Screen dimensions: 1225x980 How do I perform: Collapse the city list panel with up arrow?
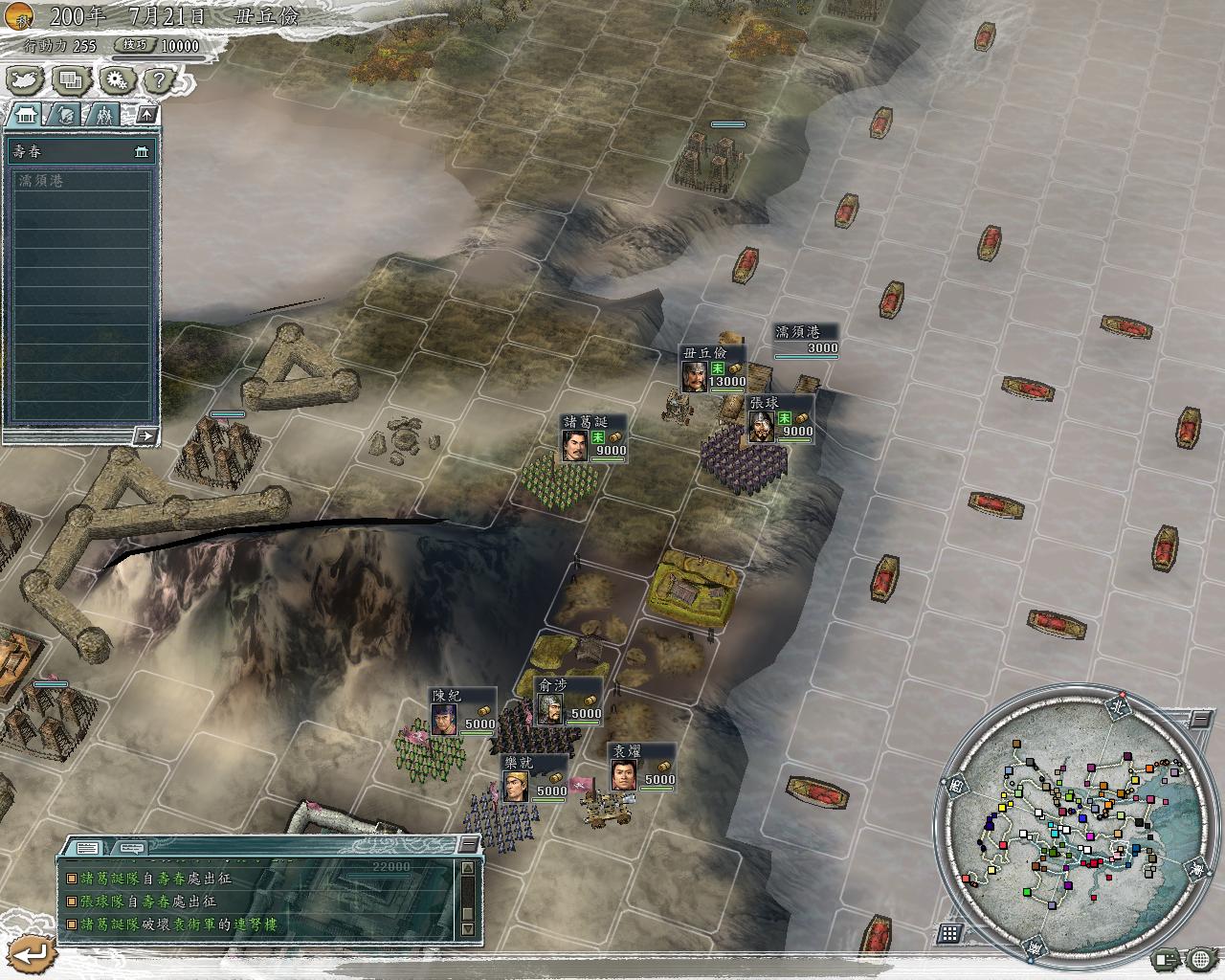[146, 115]
